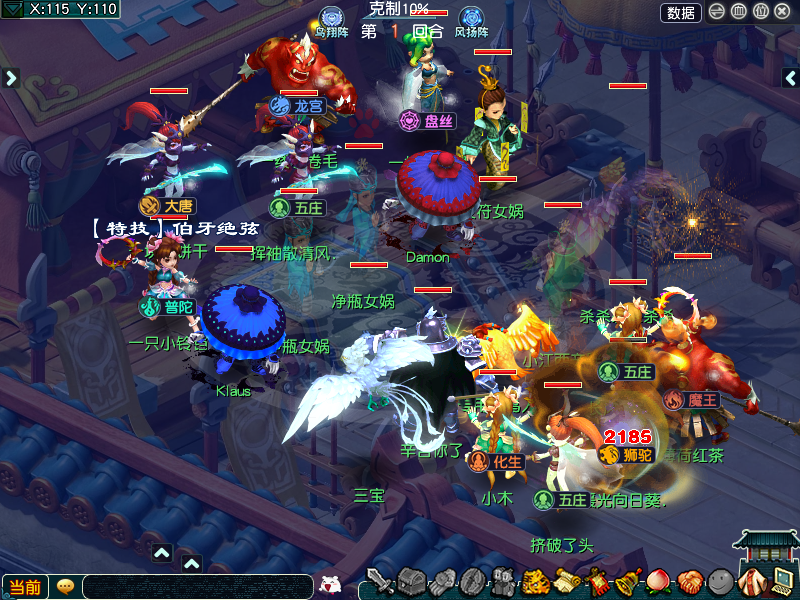800x600 pixels.
Task: Select the peach icon
Action: click(658, 581)
